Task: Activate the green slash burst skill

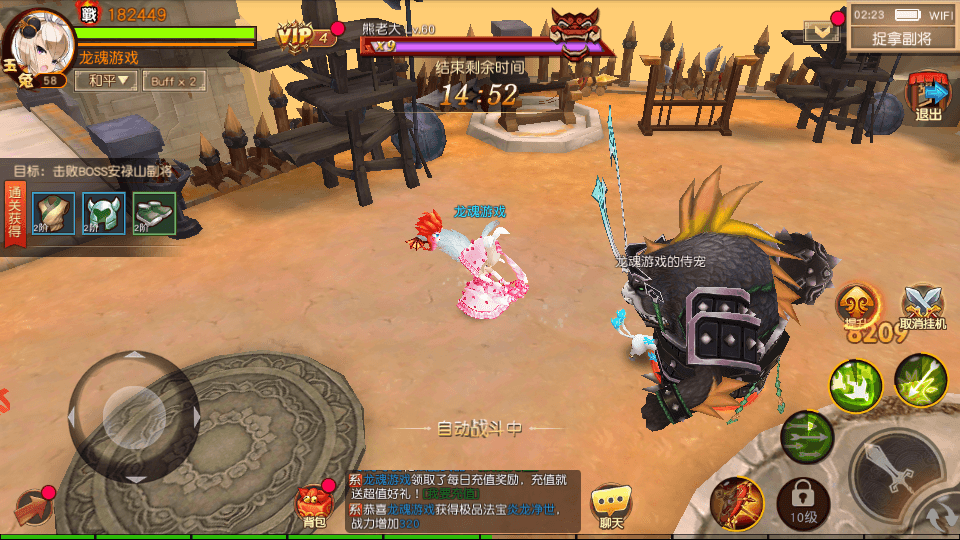Action: pyautogui.click(x=856, y=384)
